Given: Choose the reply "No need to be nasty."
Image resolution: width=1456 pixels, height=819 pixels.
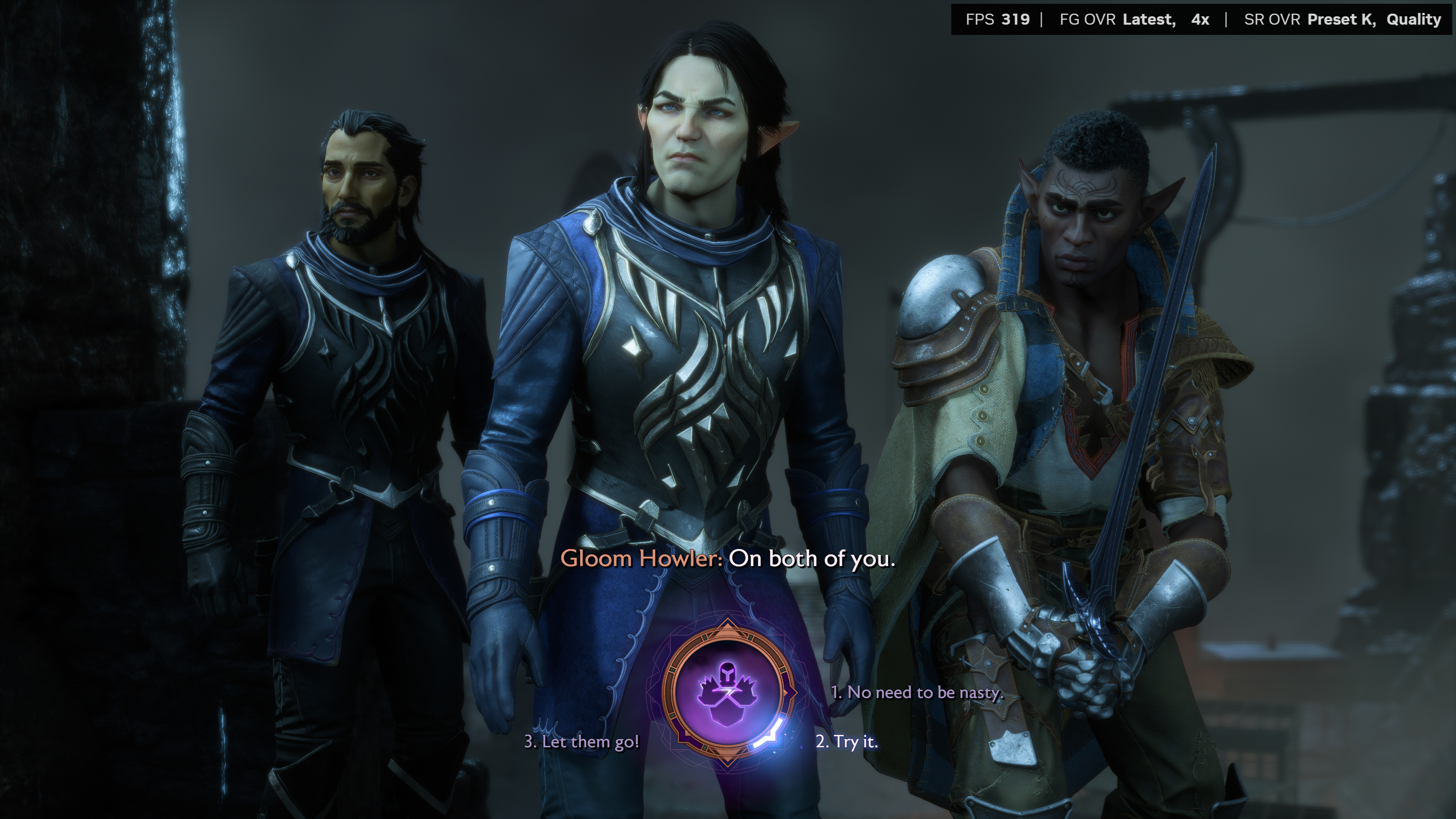Looking at the screenshot, I should pyautogui.click(x=917, y=692).
